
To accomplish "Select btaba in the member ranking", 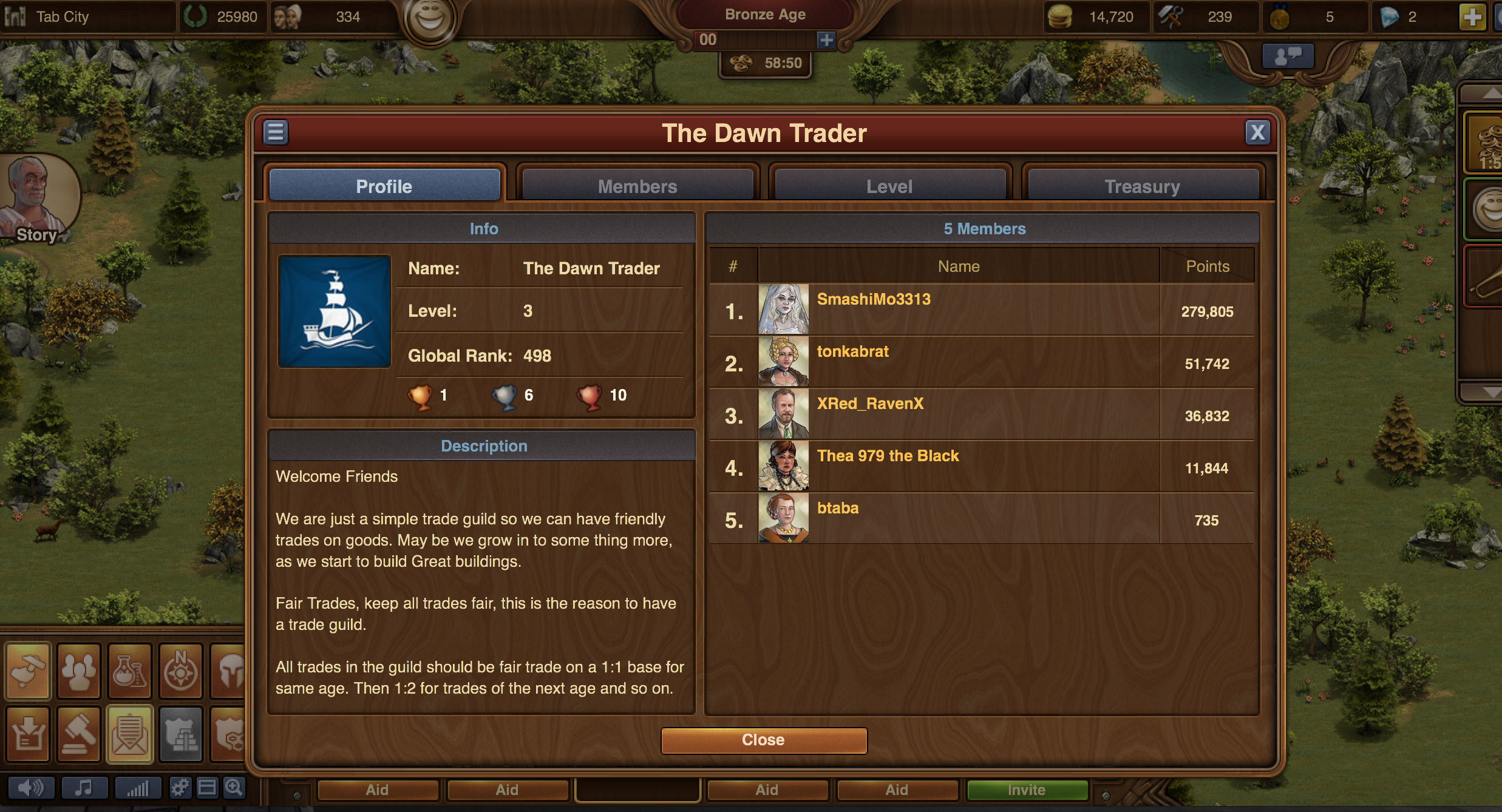I will (x=837, y=508).
